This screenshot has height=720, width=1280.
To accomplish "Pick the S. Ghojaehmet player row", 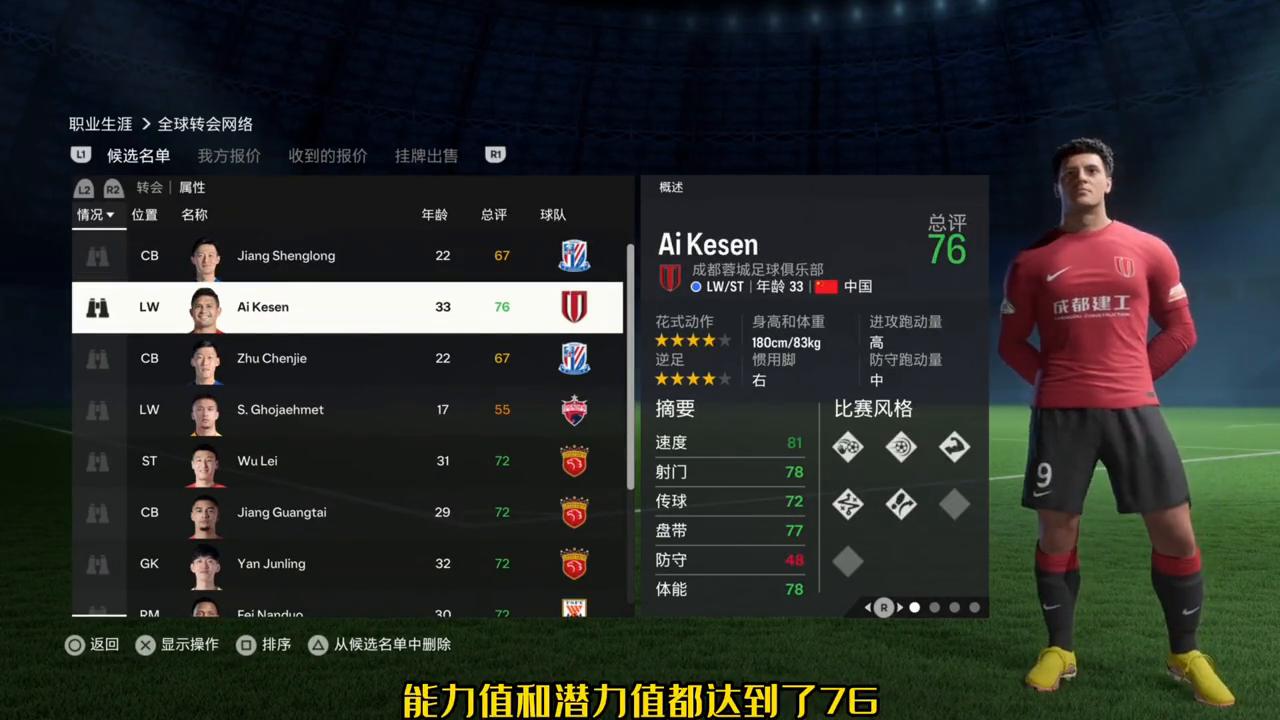I will tap(347, 410).
